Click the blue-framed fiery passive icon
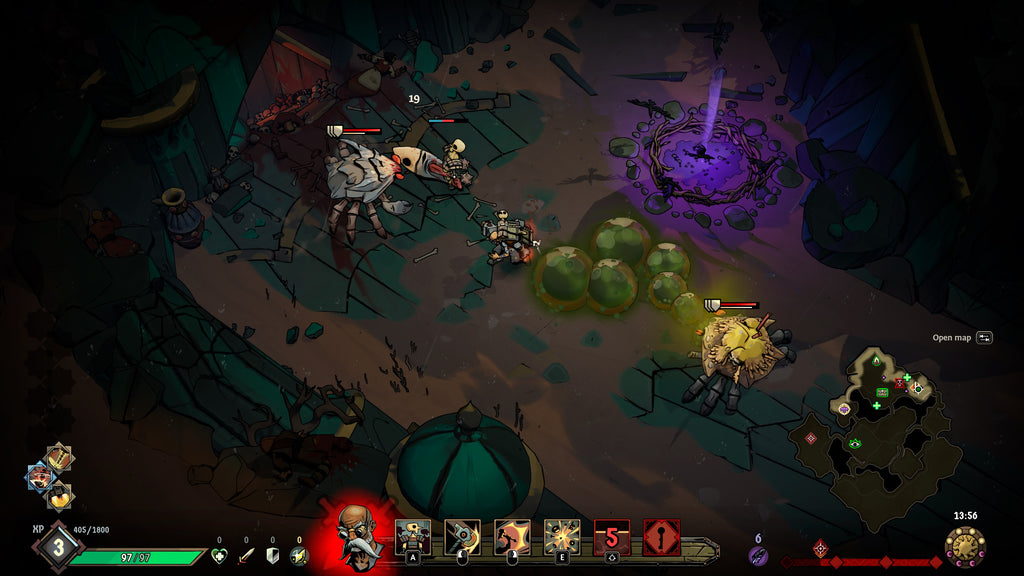 41,477
